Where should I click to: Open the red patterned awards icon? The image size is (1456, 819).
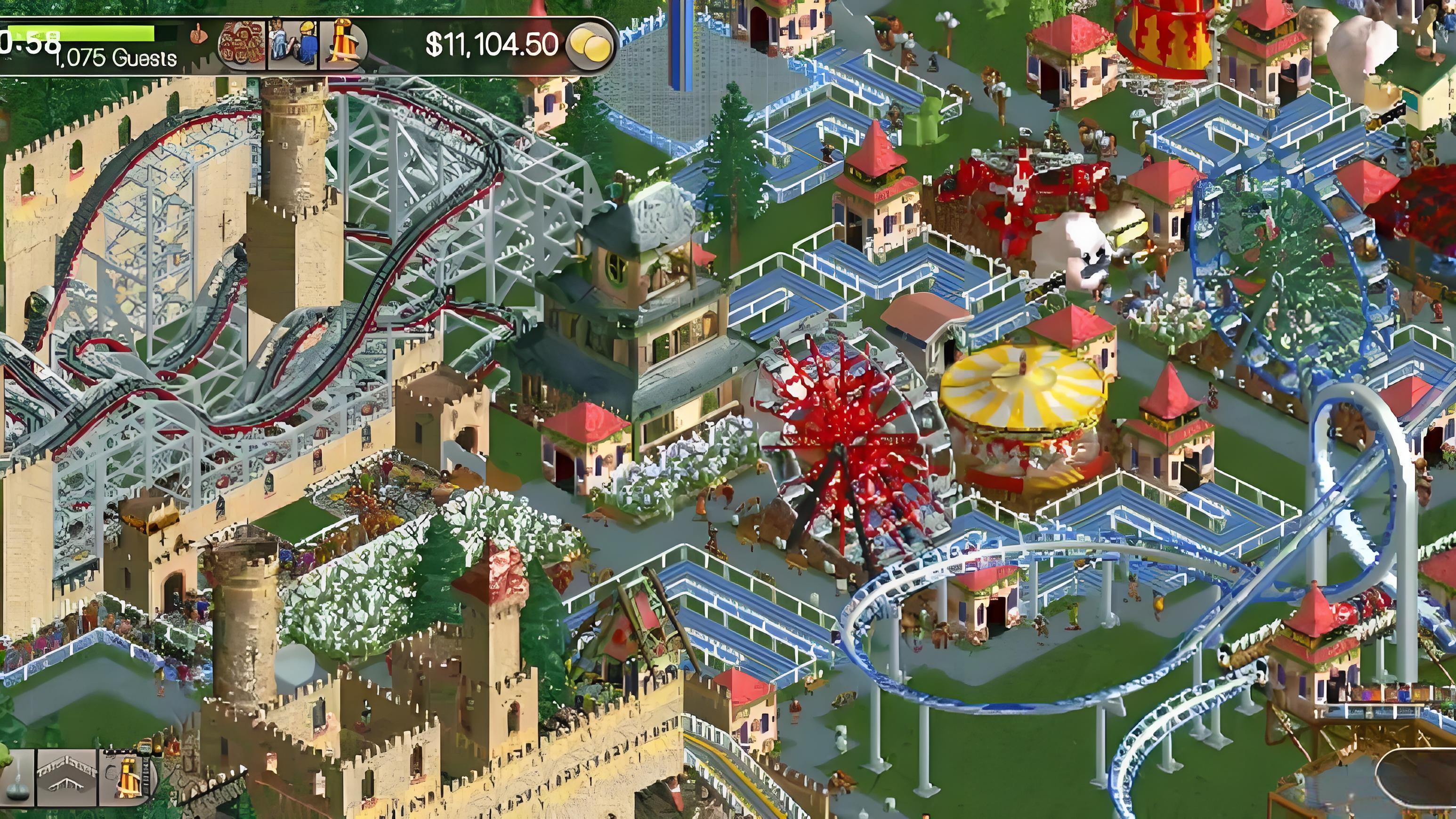pyautogui.click(x=242, y=45)
